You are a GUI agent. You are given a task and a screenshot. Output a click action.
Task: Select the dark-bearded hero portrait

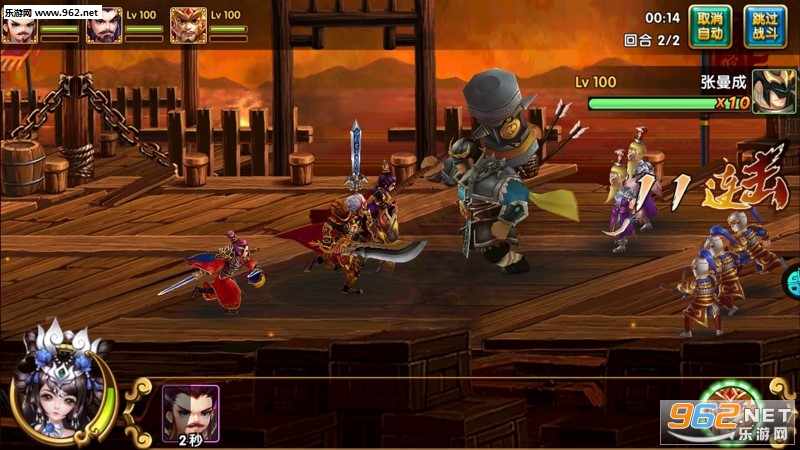click(x=103, y=25)
